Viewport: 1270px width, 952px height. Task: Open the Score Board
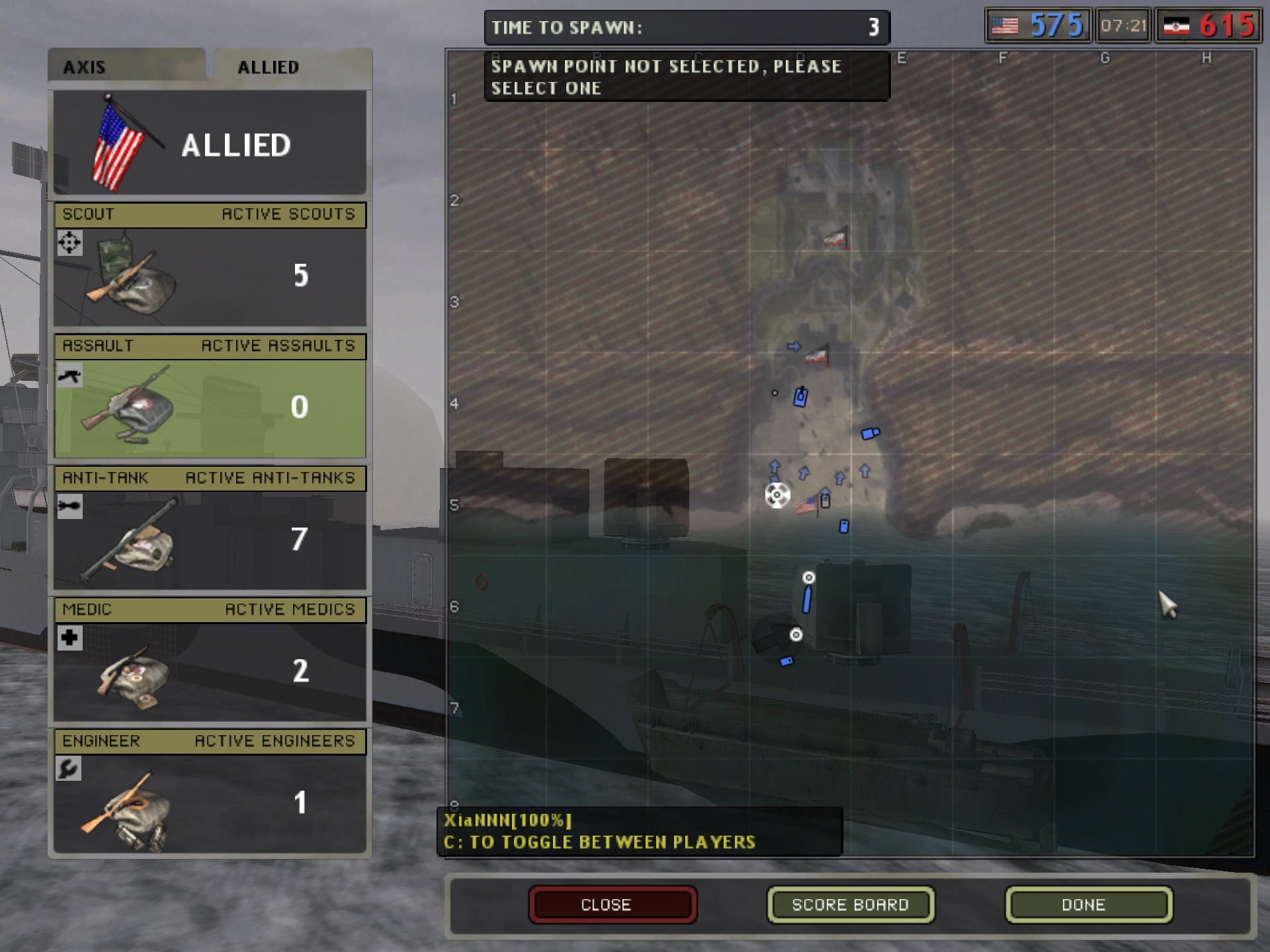point(850,904)
